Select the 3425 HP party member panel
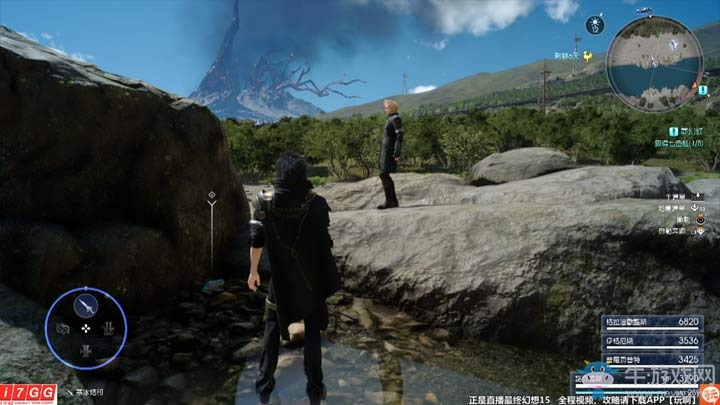 click(x=637, y=357)
